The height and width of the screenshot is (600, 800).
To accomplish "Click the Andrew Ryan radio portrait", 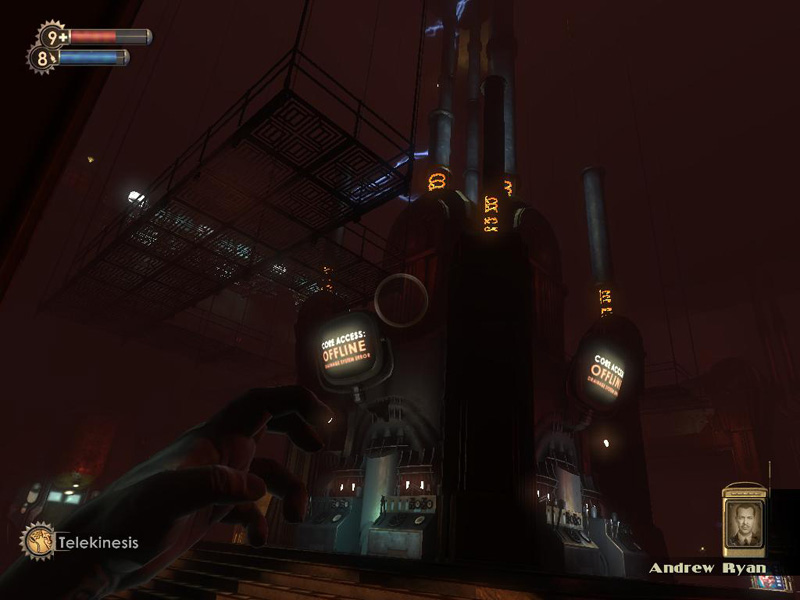I will pos(743,522).
